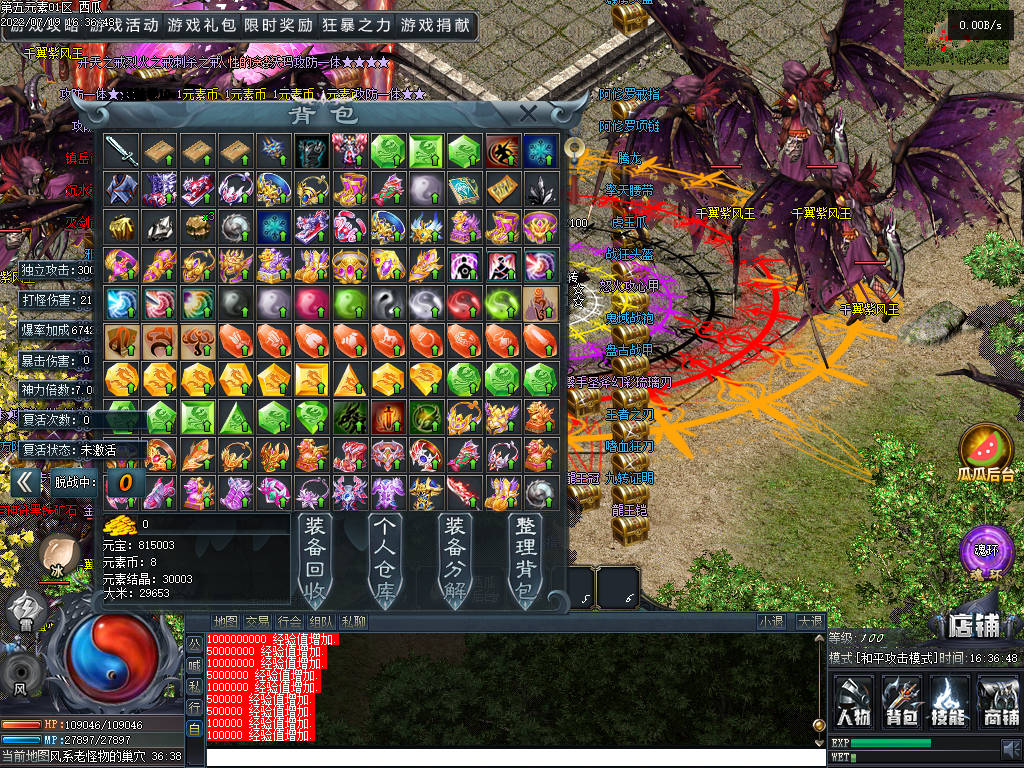The height and width of the screenshot is (768, 1024).
Task: Open the 技能 skills panel
Action: (x=949, y=700)
